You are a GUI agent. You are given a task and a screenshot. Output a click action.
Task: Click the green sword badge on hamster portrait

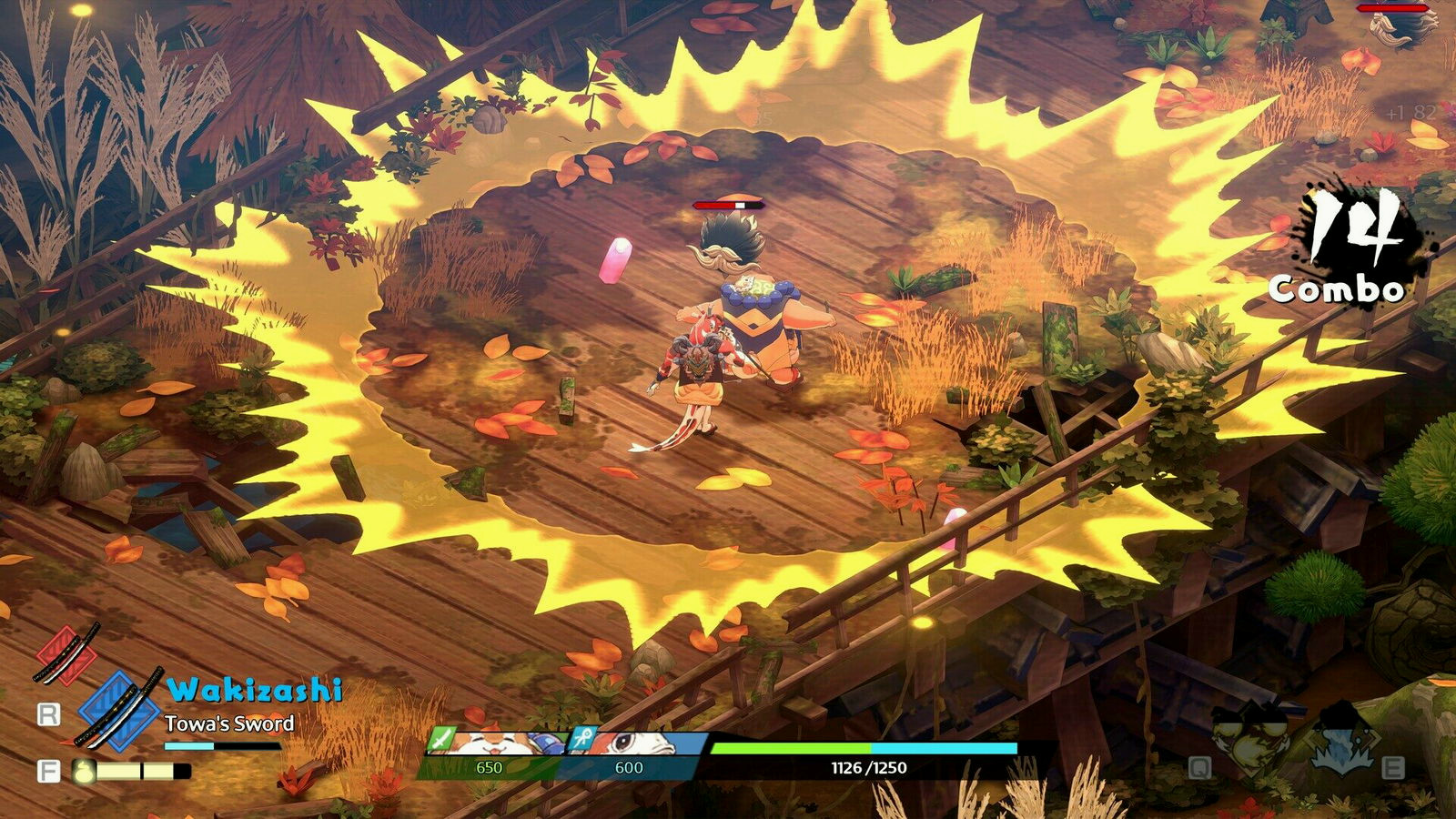click(x=440, y=740)
